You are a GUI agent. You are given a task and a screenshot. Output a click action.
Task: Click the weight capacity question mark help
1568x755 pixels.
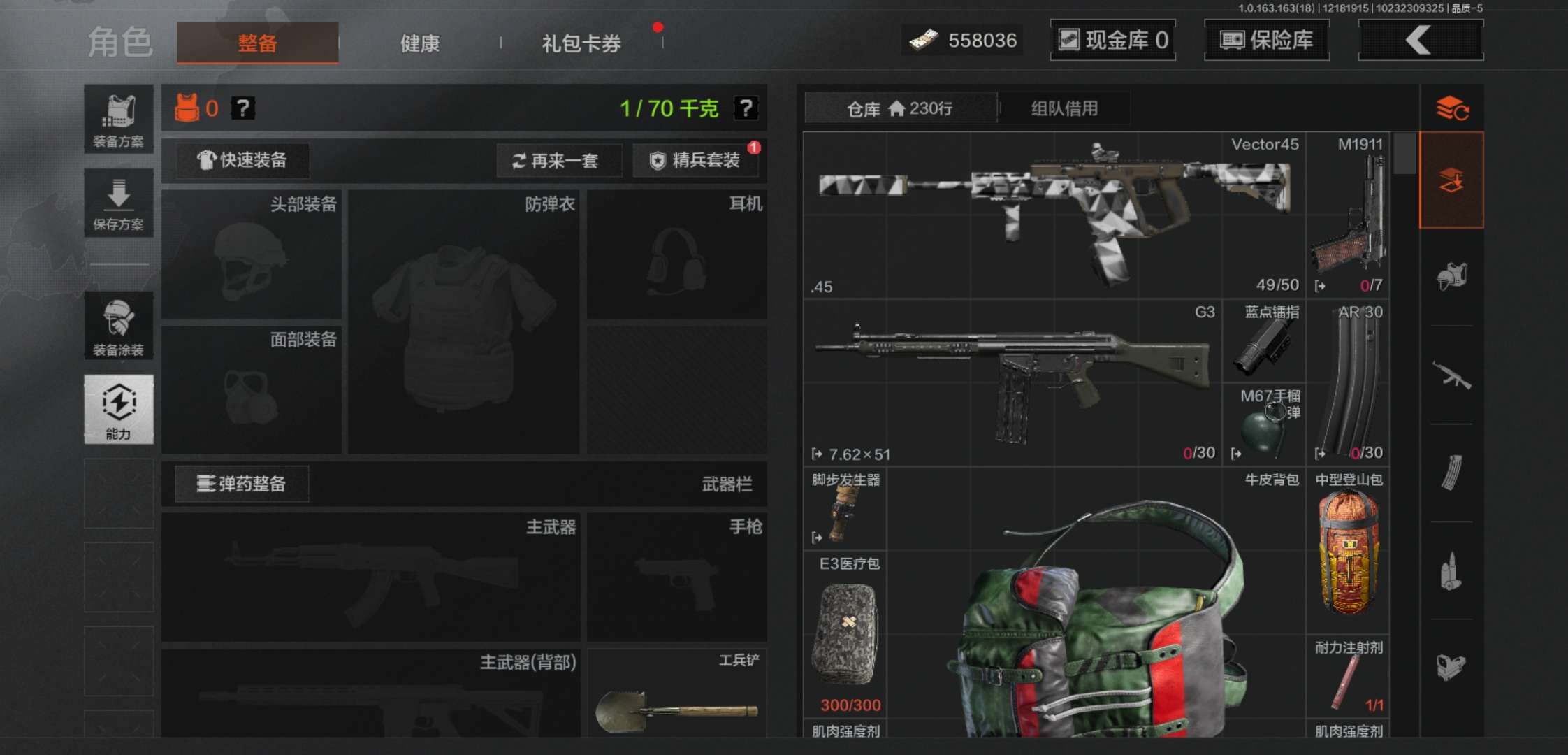[x=746, y=107]
